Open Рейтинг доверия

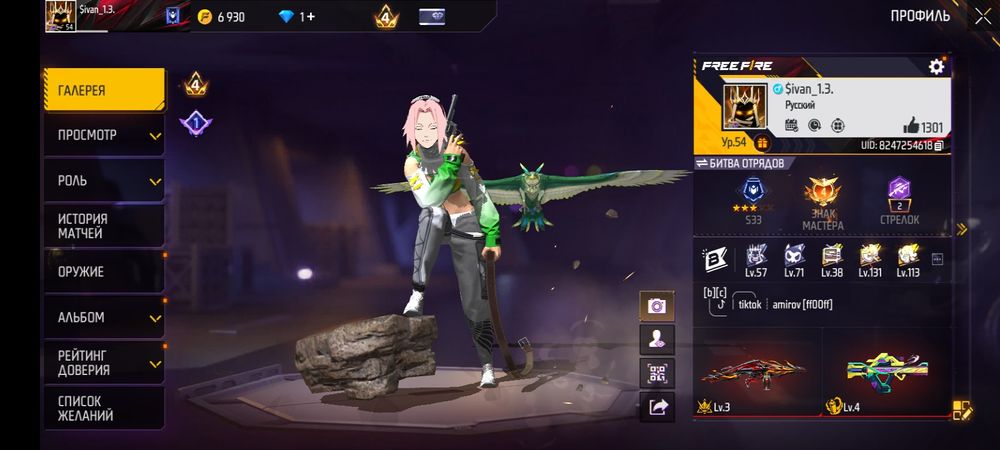click(104, 362)
